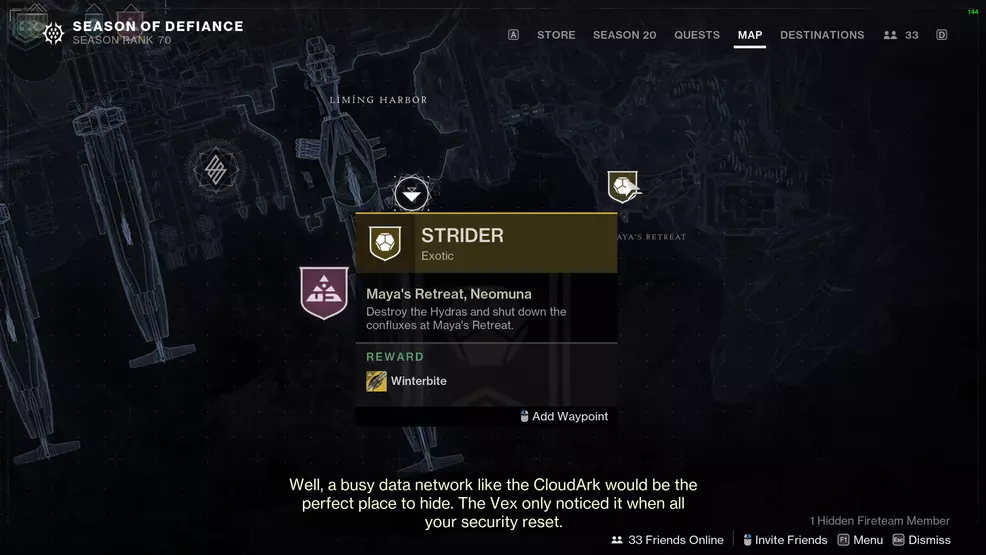This screenshot has height=555, width=986.
Task: Click Invite Friends
Action: click(x=785, y=540)
